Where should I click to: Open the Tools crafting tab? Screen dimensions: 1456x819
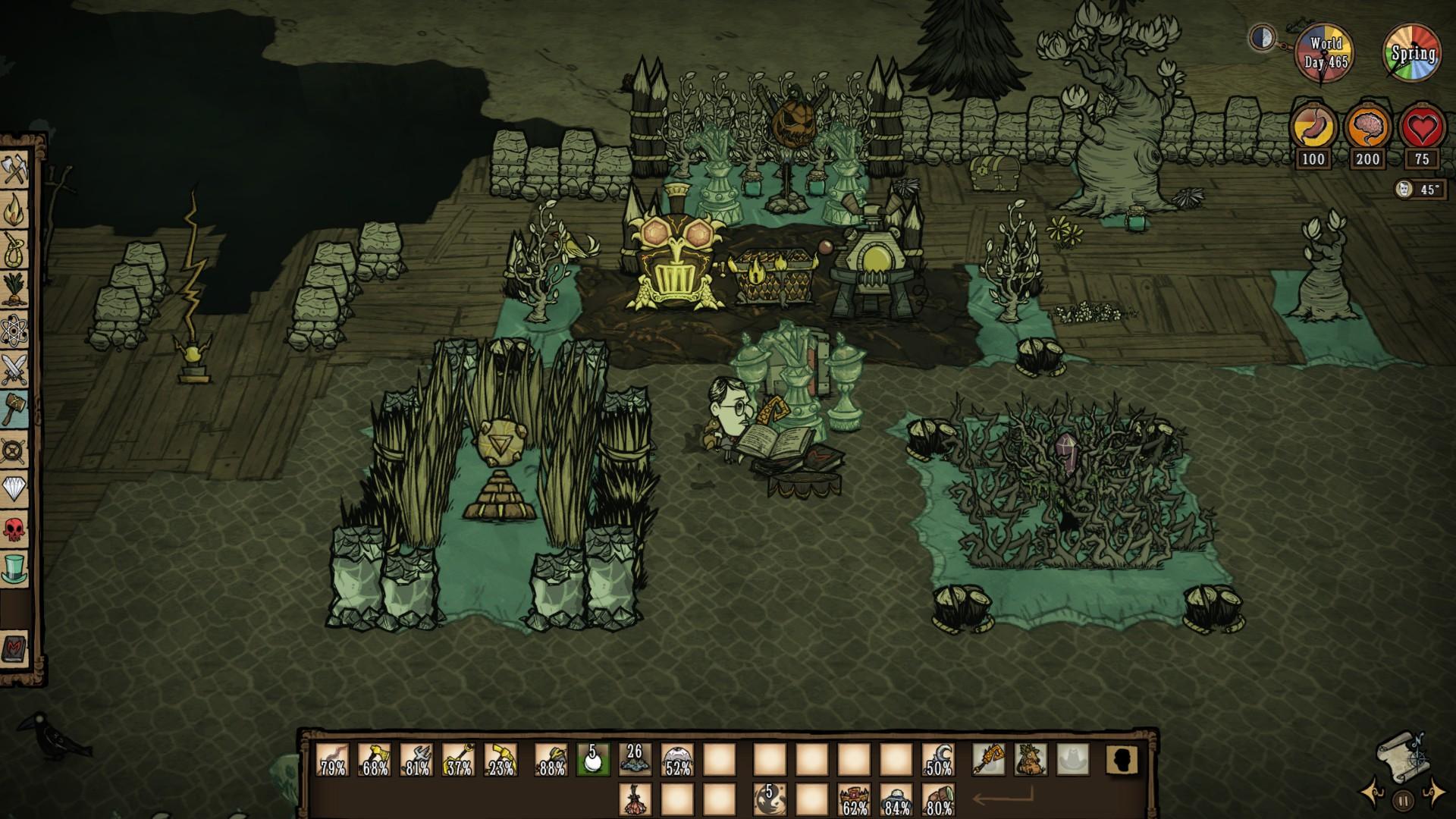click(x=15, y=169)
